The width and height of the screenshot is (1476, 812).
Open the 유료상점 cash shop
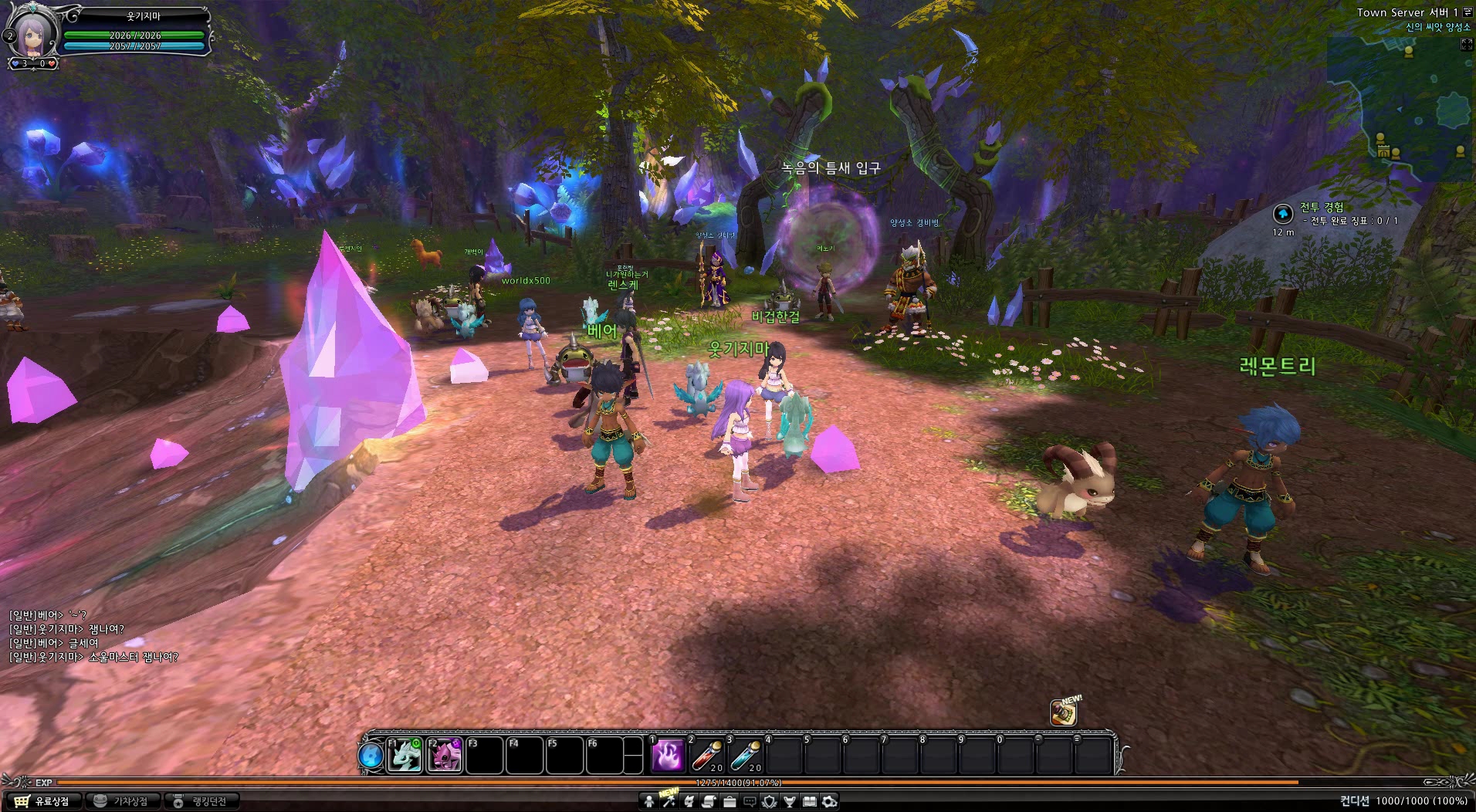pyautogui.click(x=46, y=801)
